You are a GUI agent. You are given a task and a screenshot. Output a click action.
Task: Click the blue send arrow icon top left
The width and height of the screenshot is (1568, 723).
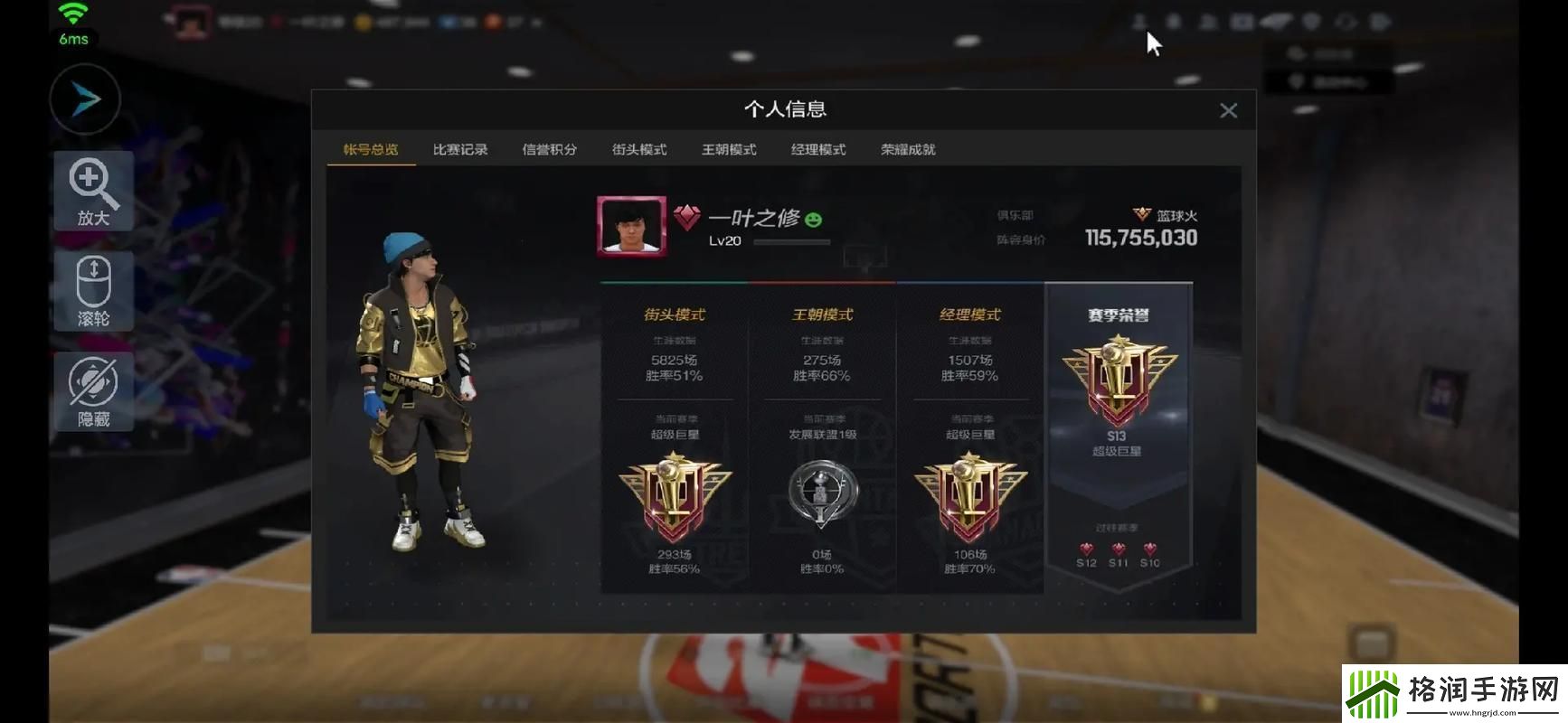(x=84, y=99)
